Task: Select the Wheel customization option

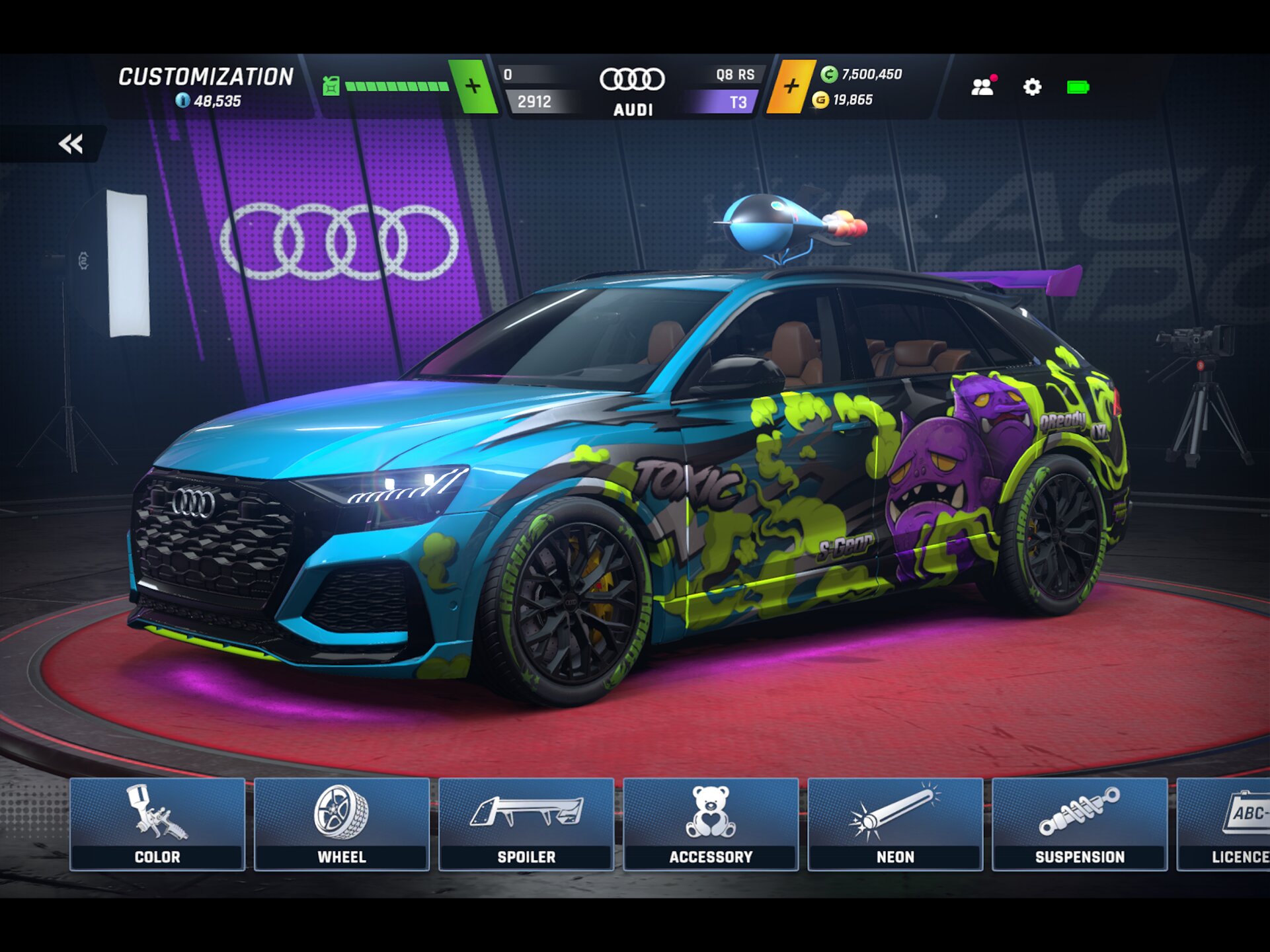Action: point(342,824)
